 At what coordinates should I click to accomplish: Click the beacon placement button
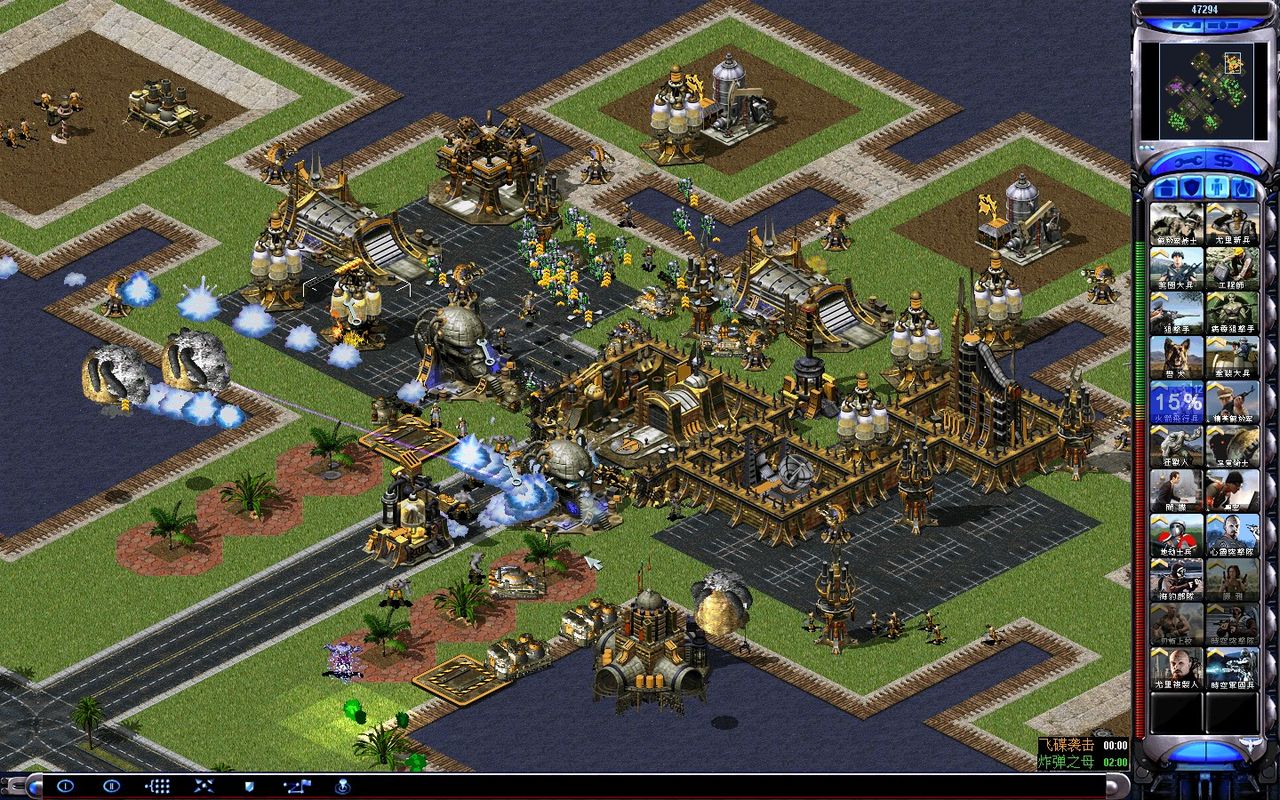342,786
